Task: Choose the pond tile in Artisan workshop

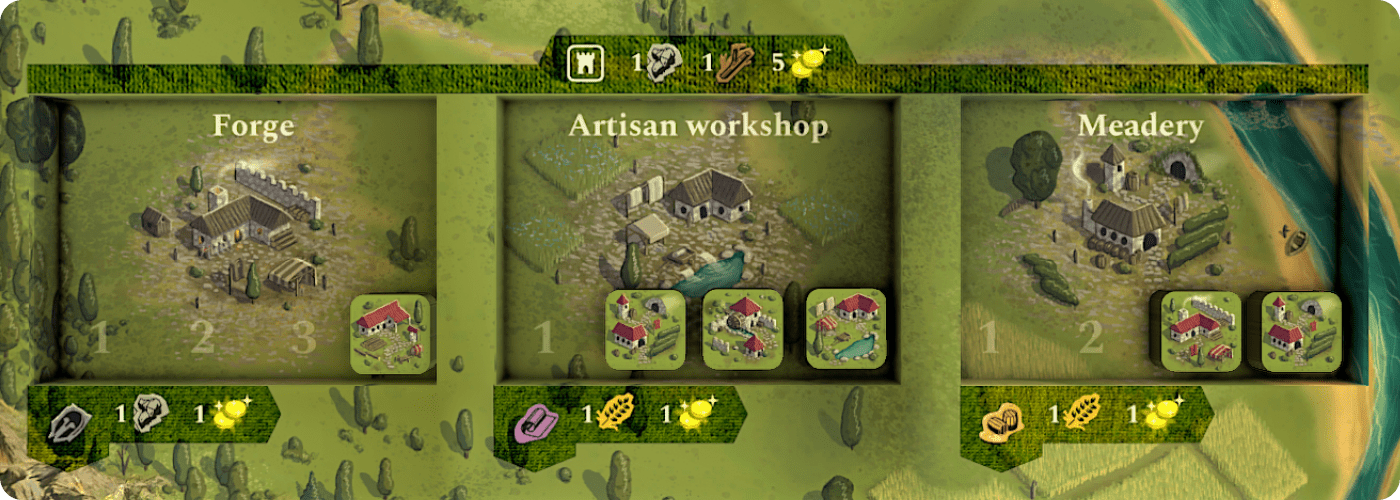Action: (846, 329)
